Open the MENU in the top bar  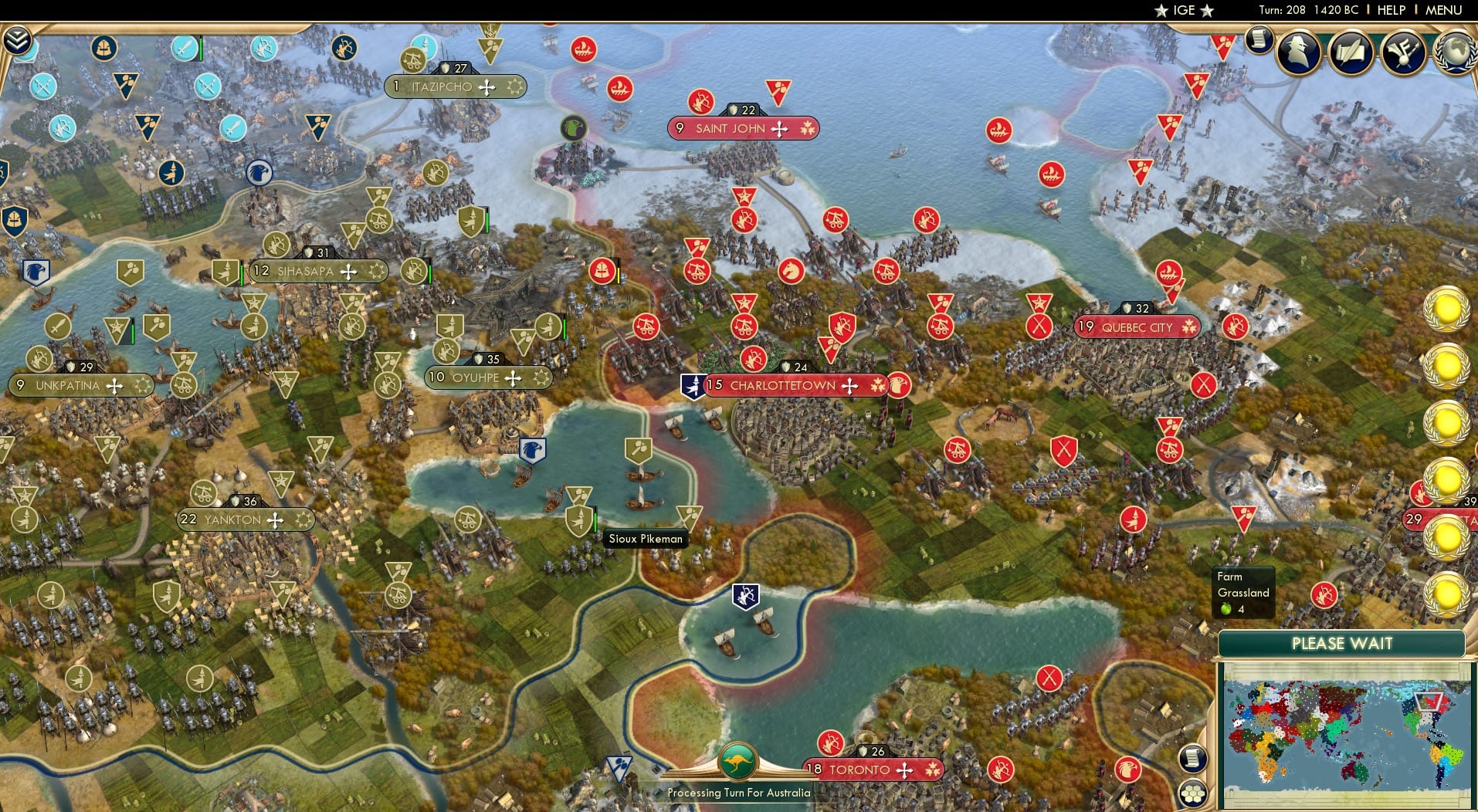coord(1445,10)
